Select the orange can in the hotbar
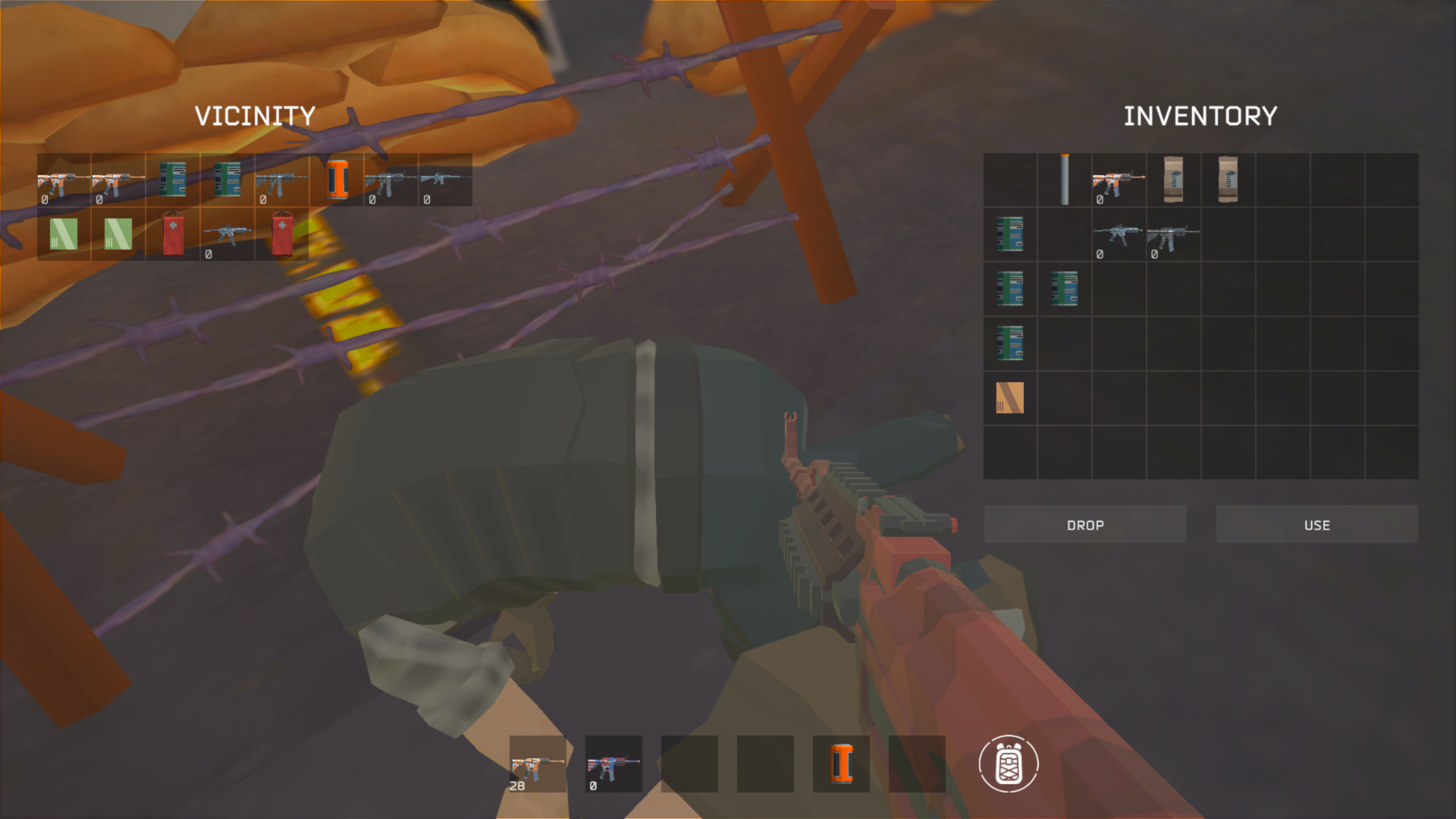This screenshot has height=819, width=1456. [842, 764]
